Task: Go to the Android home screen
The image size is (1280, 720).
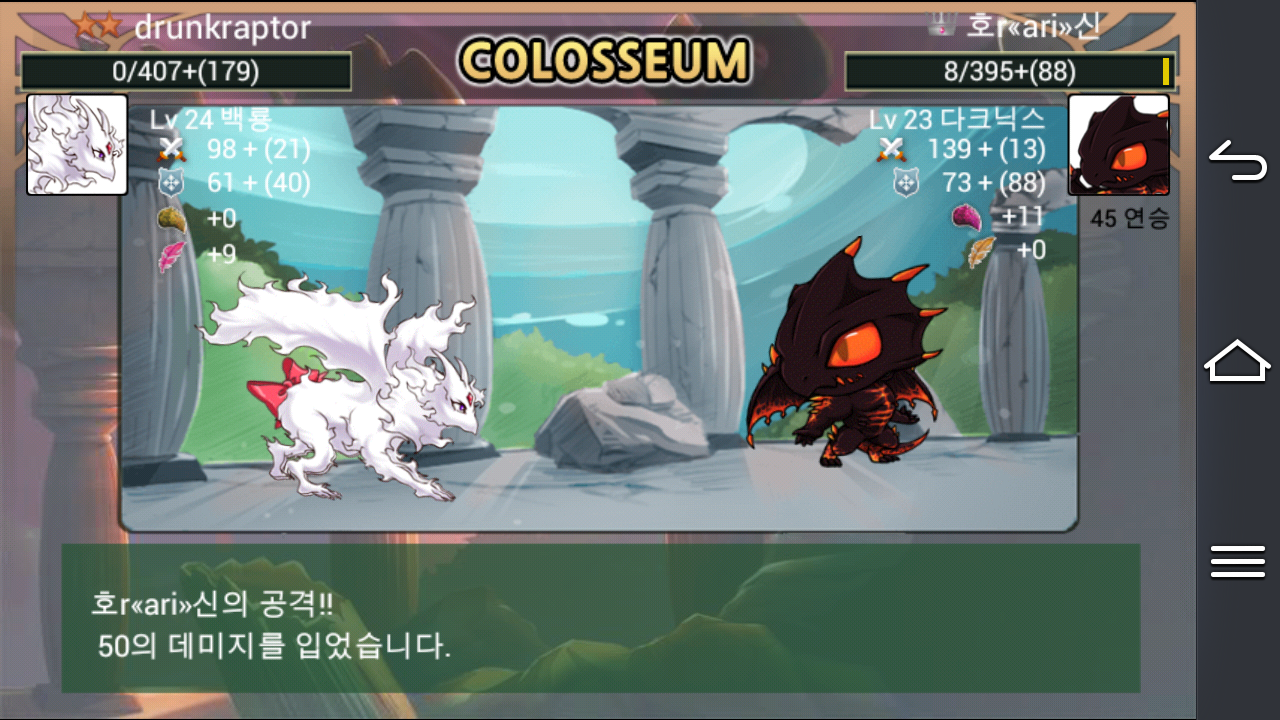Action: click(x=1238, y=361)
